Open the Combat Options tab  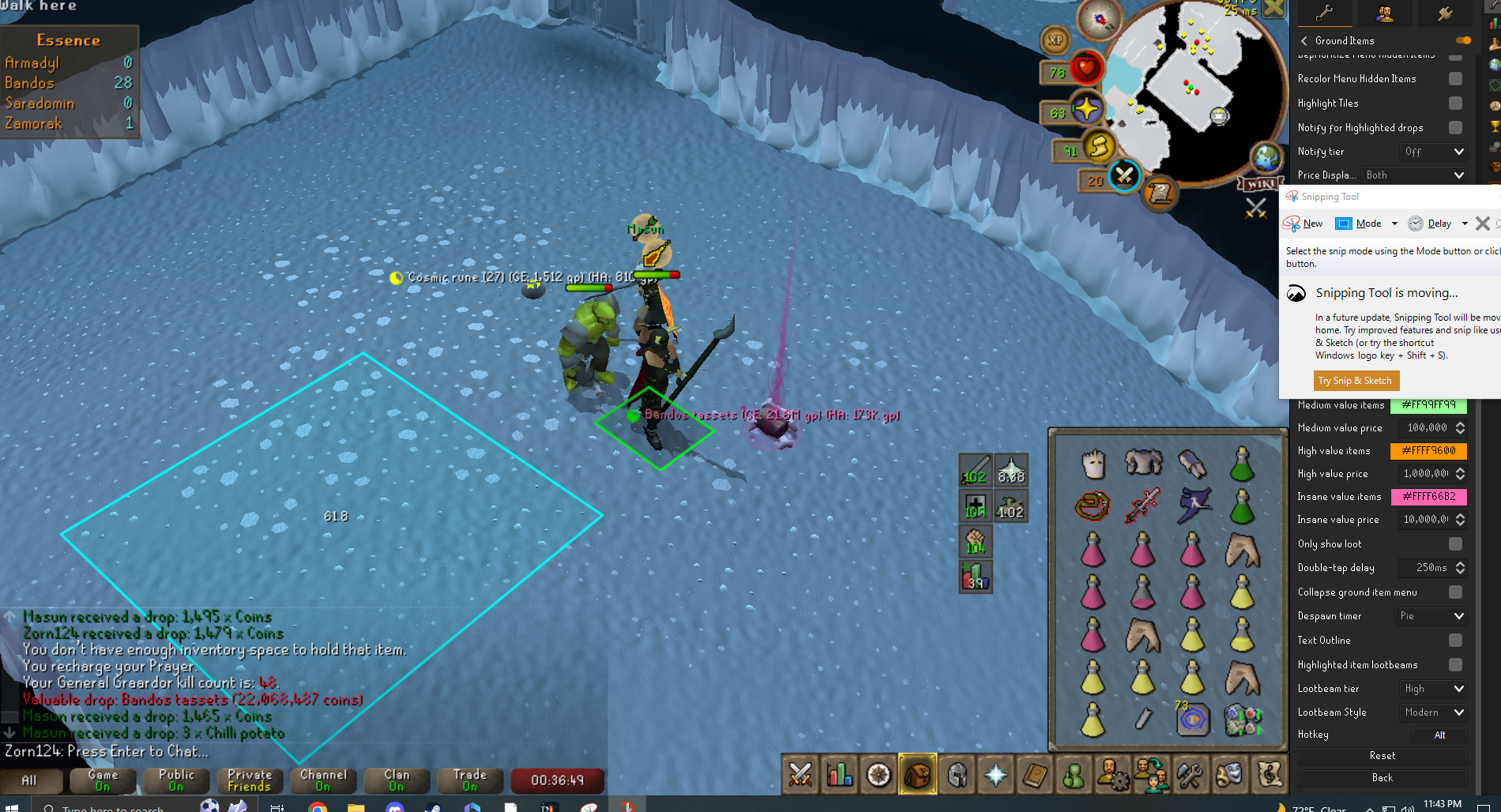(x=800, y=775)
